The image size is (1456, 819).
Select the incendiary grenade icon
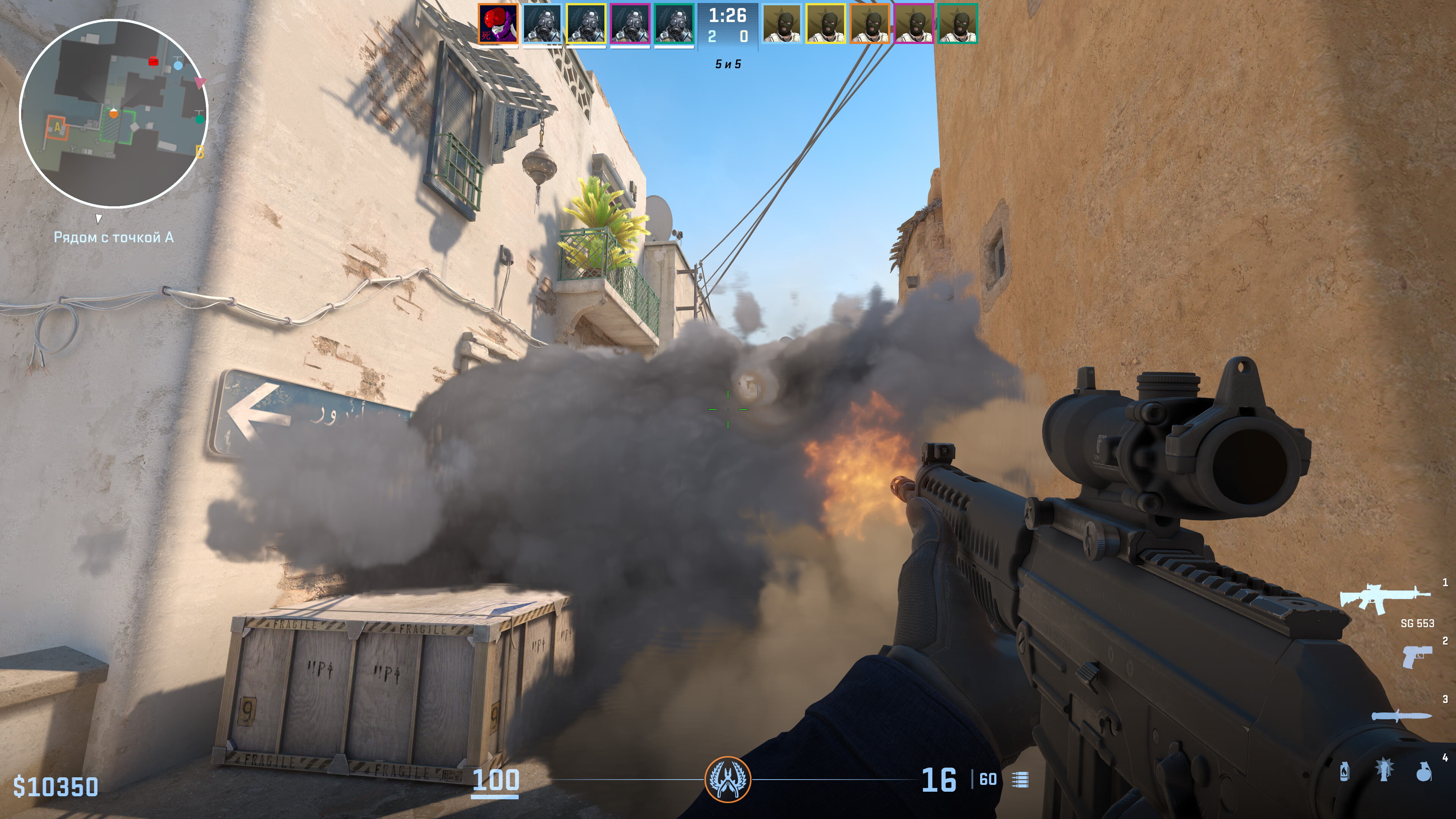(1345, 771)
